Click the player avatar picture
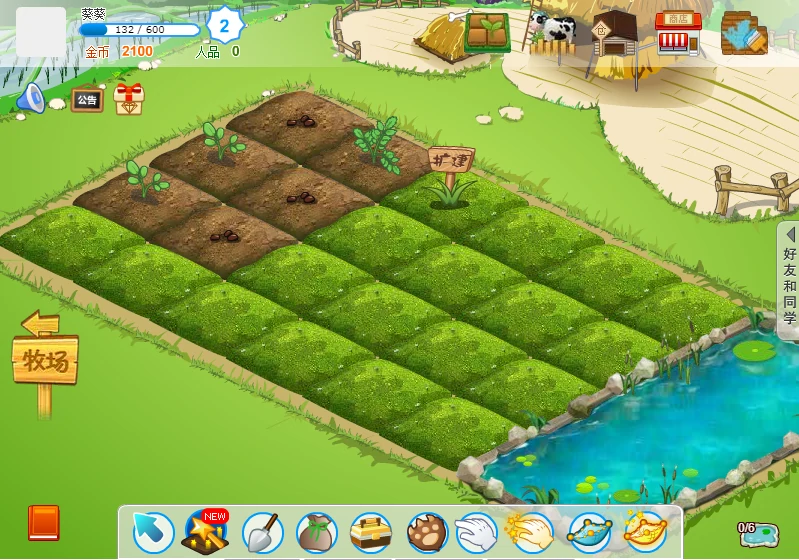Viewport: 799px width, 560px height. (41, 32)
